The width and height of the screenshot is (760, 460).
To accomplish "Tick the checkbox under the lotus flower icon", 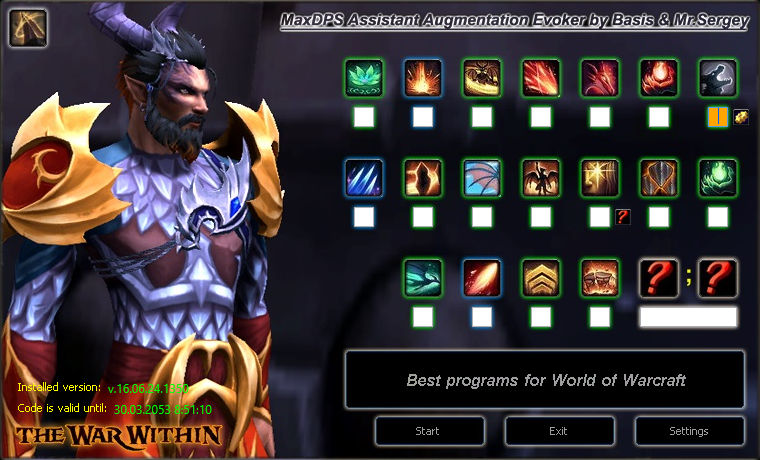I will (363, 117).
